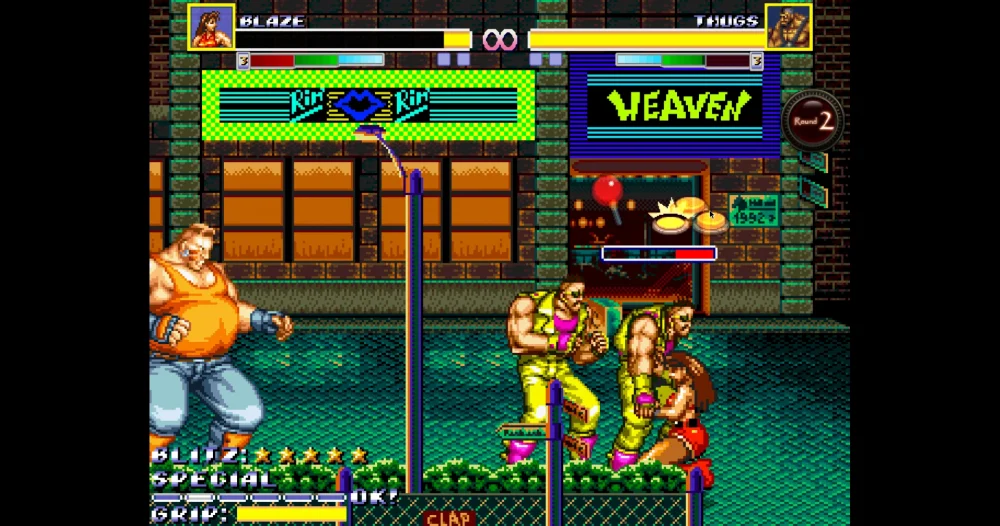Click Blaze's character portrait
1000x526 pixels.
pyautogui.click(x=211, y=27)
